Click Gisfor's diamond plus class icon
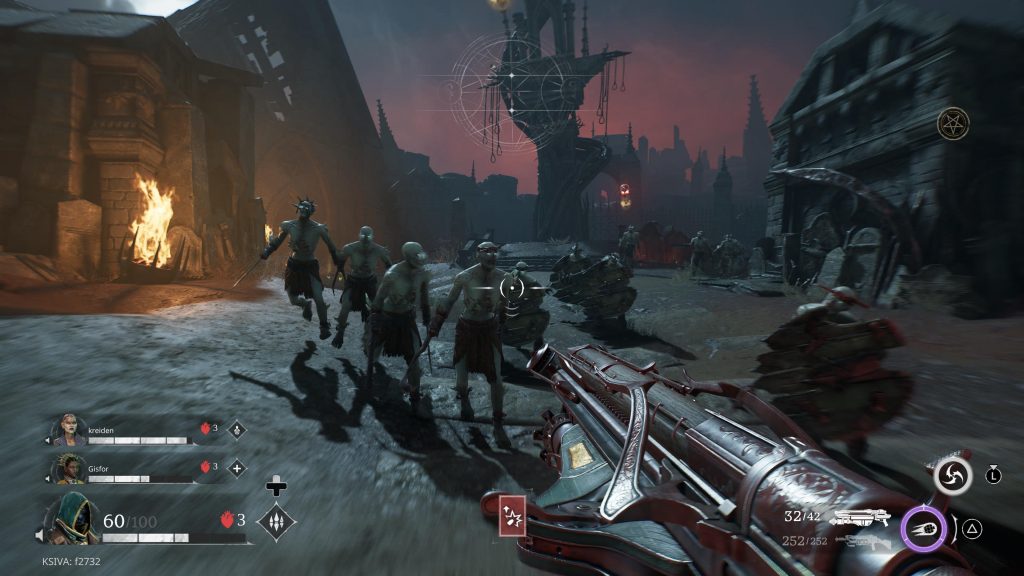1024x576 pixels. click(x=237, y=467)
